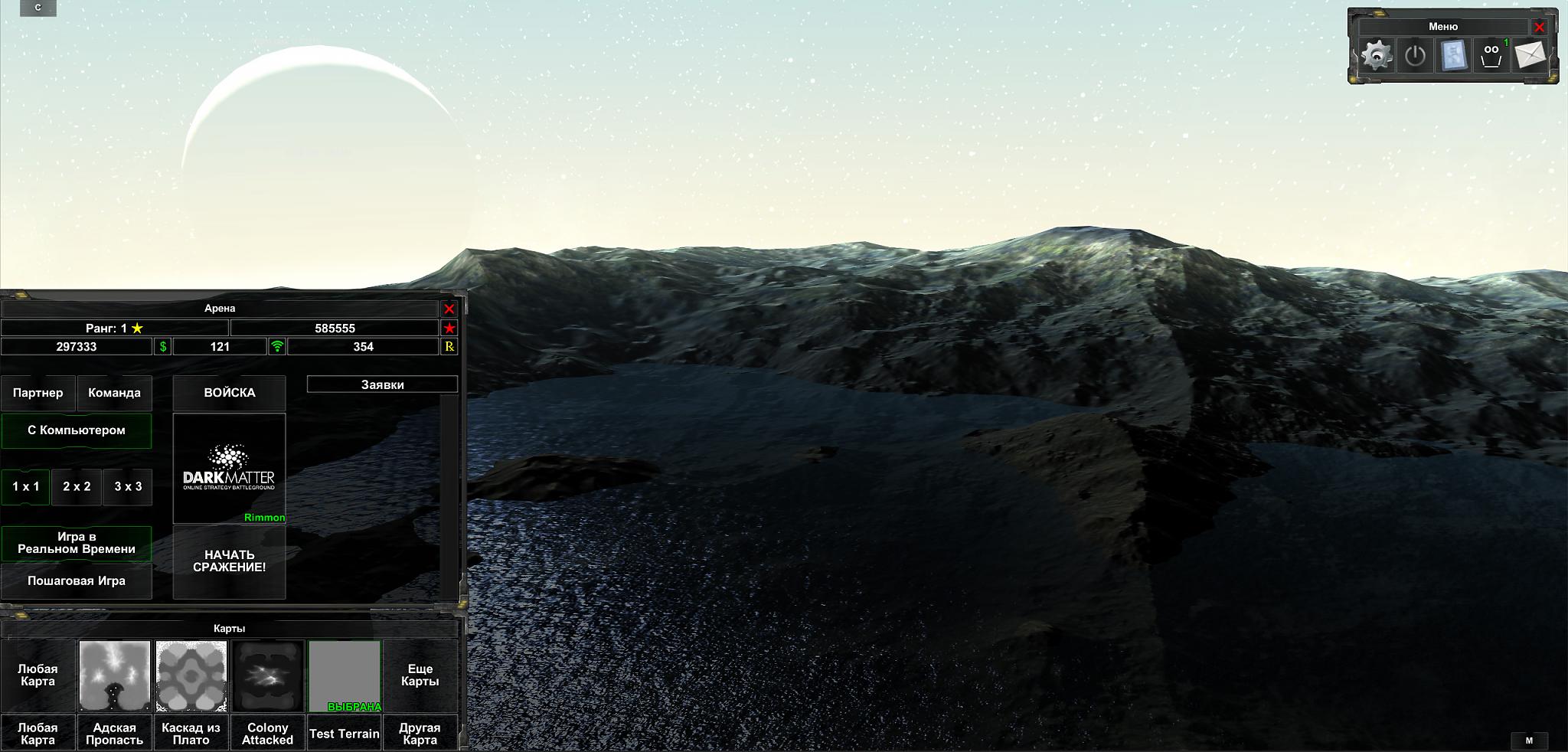Pick the 2 x 2 match size
The height and width of the screenshot is (752, 1568).
(x=77, y=487)
